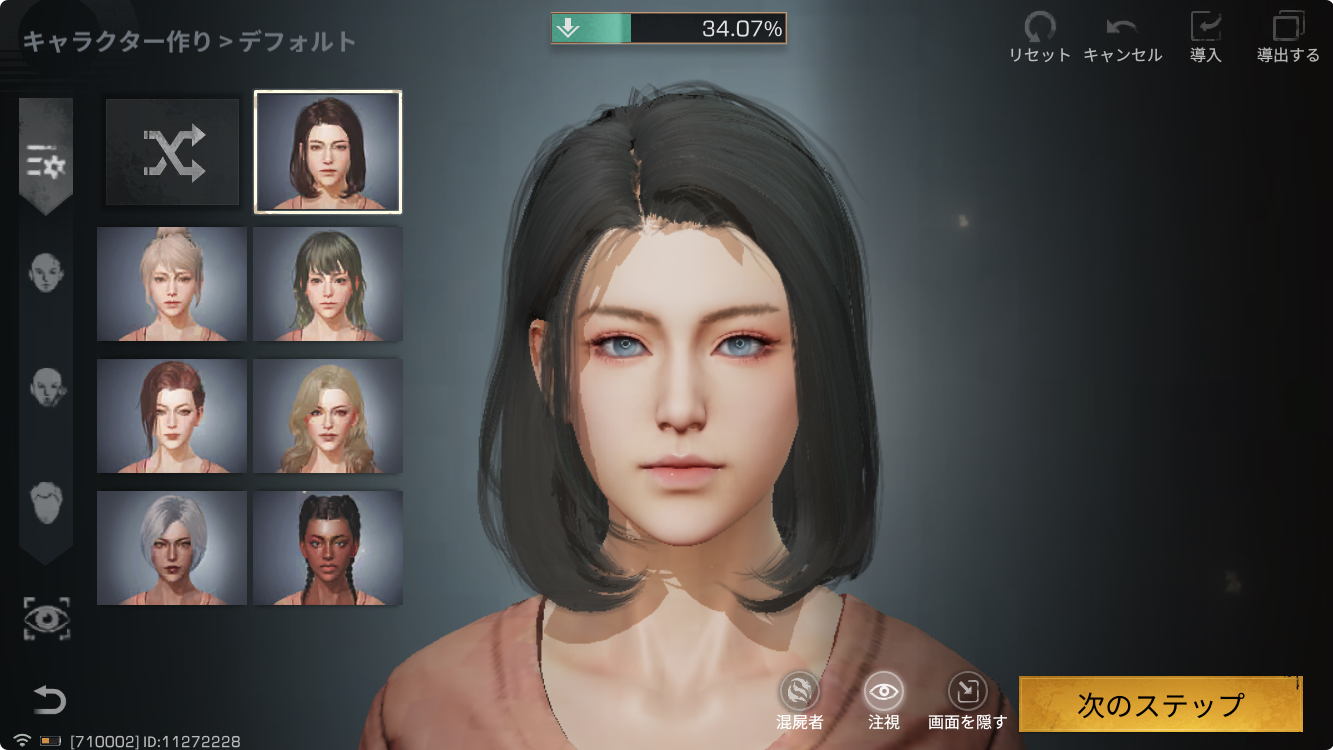Pick the green-haired face preset

[328, 284]
